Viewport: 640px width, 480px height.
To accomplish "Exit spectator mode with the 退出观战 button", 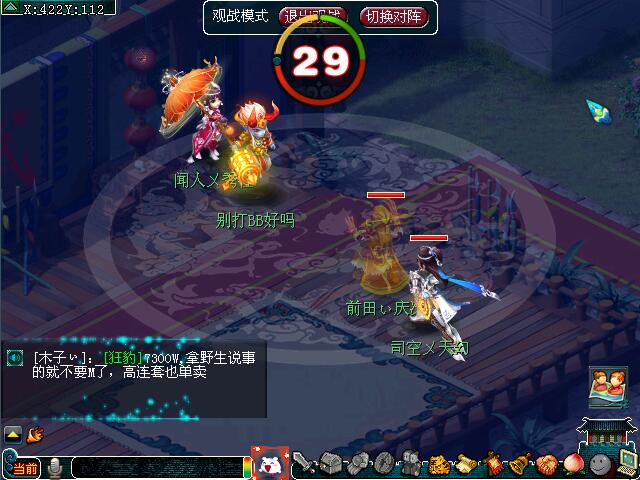I will pos(310,17).
